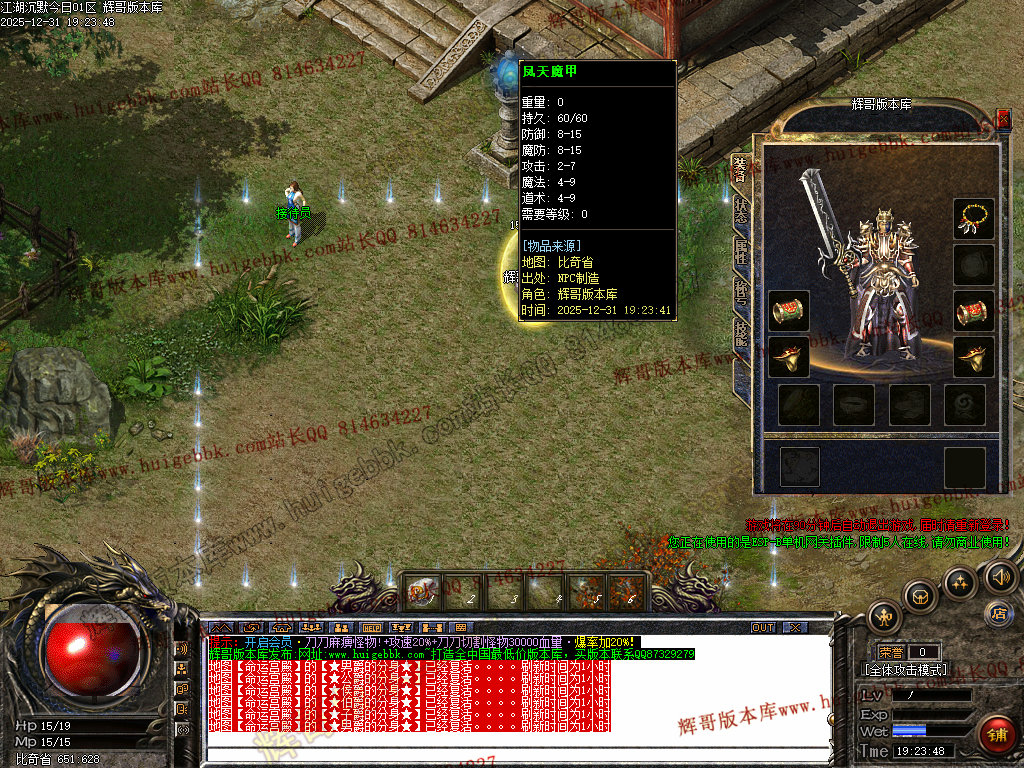Open the skills three-star round button

960,582
